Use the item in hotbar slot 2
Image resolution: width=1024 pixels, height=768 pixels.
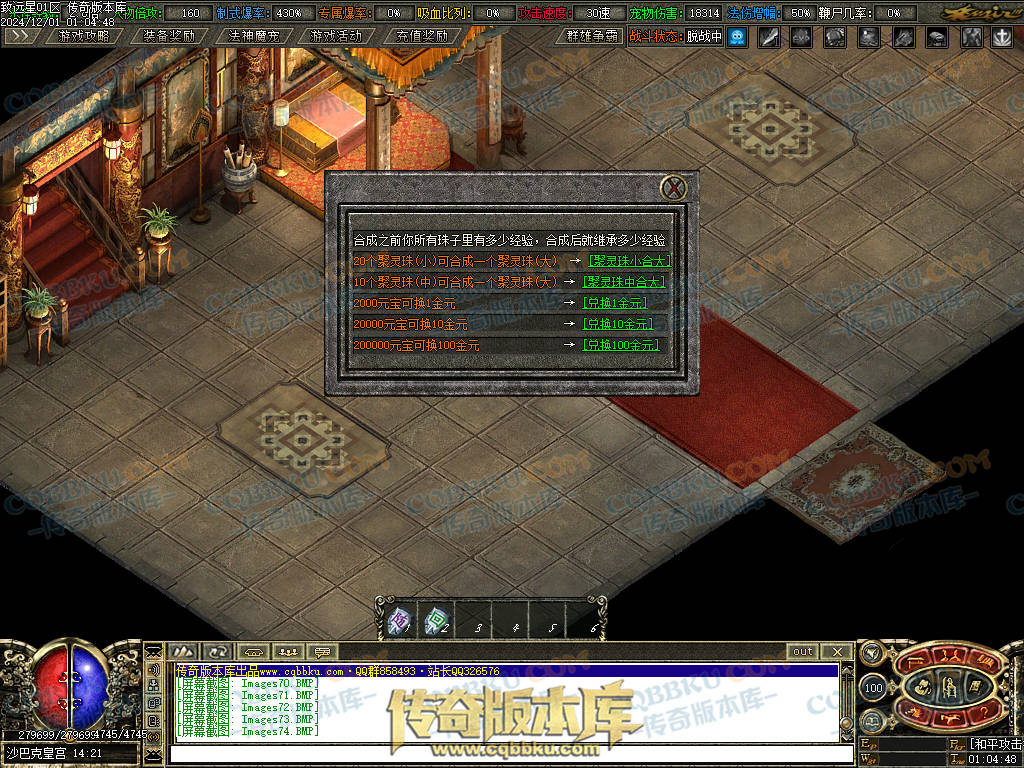click(436, 623)
